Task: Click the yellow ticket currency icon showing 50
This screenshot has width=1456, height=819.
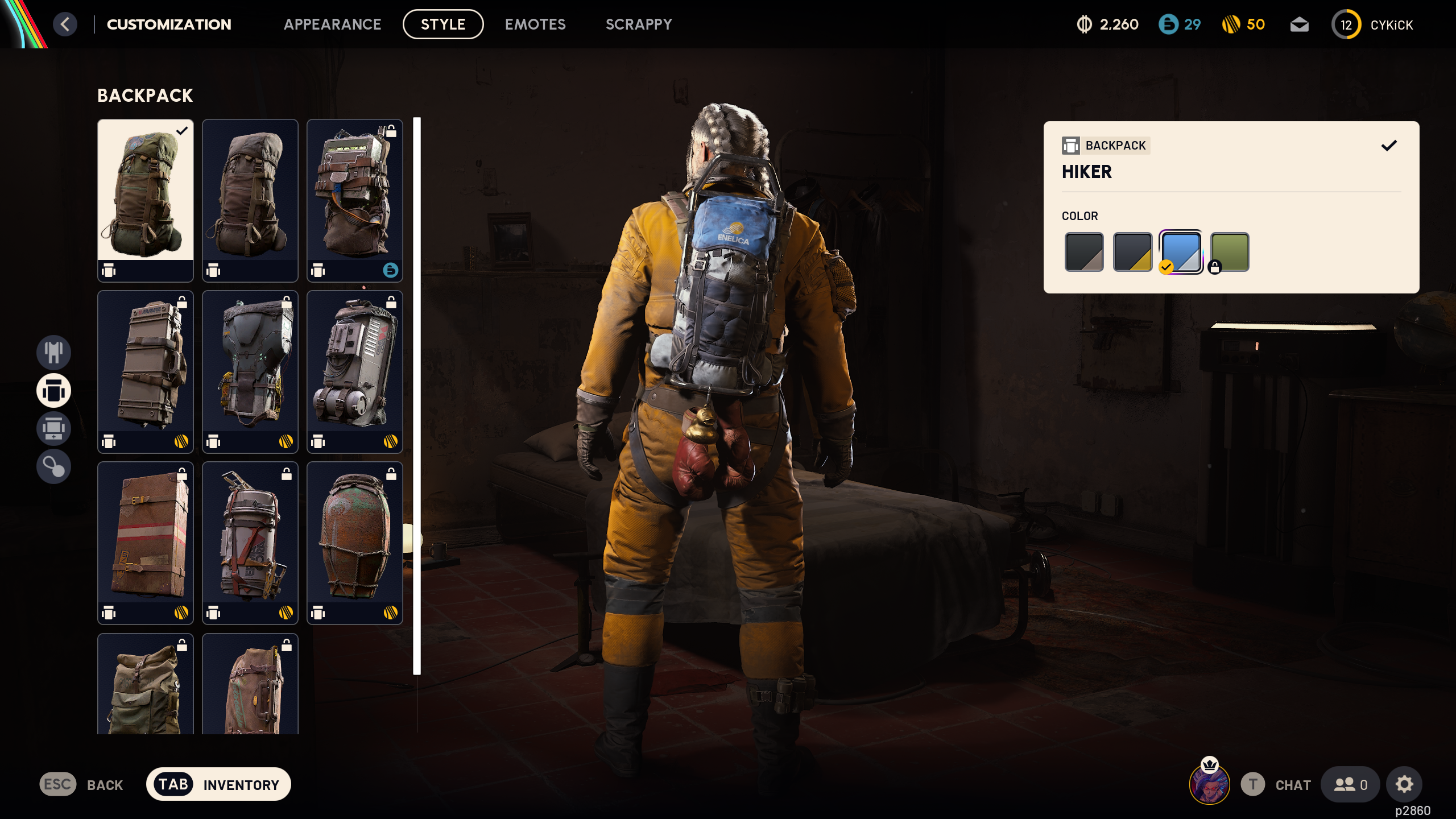Action: tap(1231, 24)
